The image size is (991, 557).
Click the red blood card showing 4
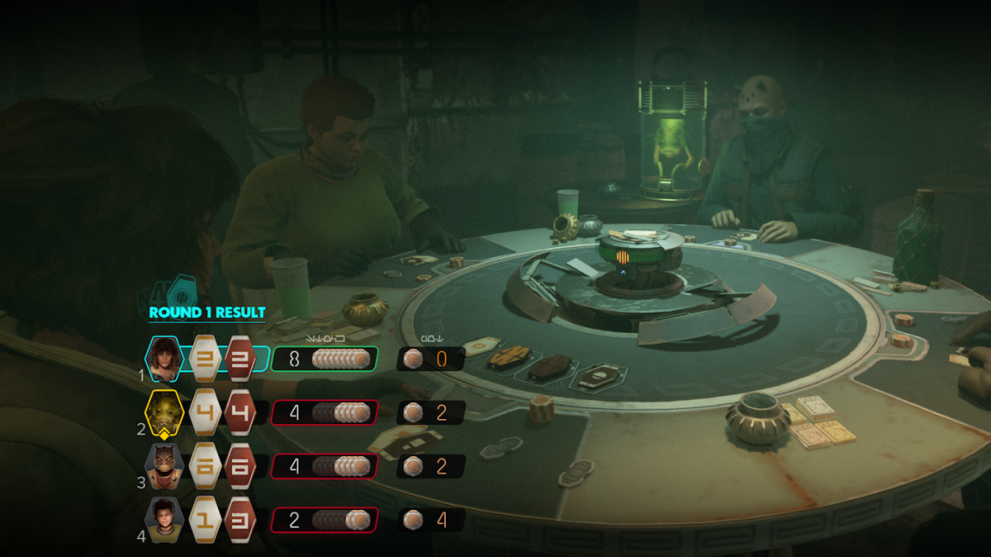(x=240, y=412)
